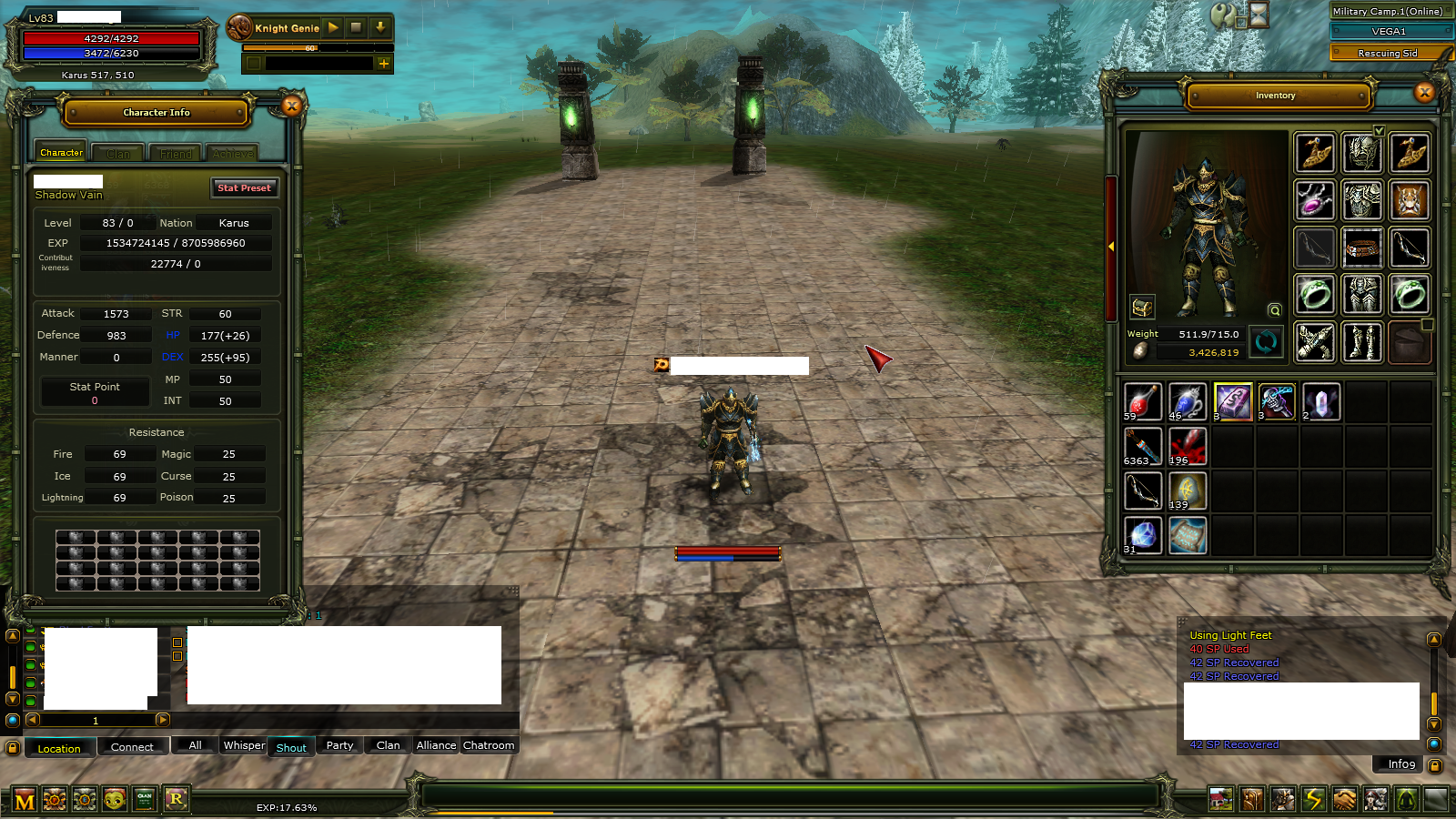Viewport: 1456px width, 819px height.
Task: Click the down arrow in the Knight Genie panel
Action: [x=380, y=28]
